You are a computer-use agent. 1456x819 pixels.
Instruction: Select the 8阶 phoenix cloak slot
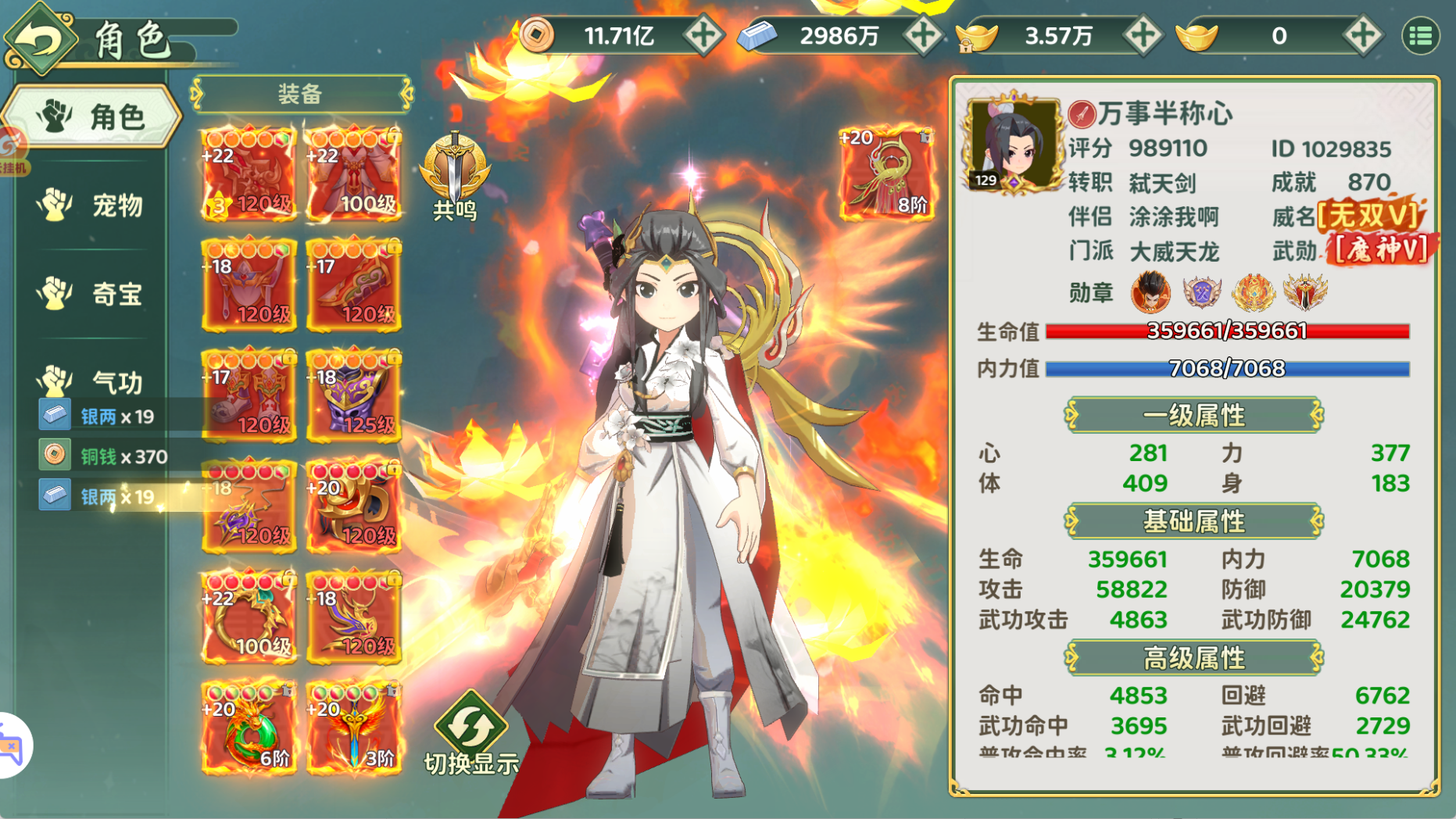(x=886, y=173)
